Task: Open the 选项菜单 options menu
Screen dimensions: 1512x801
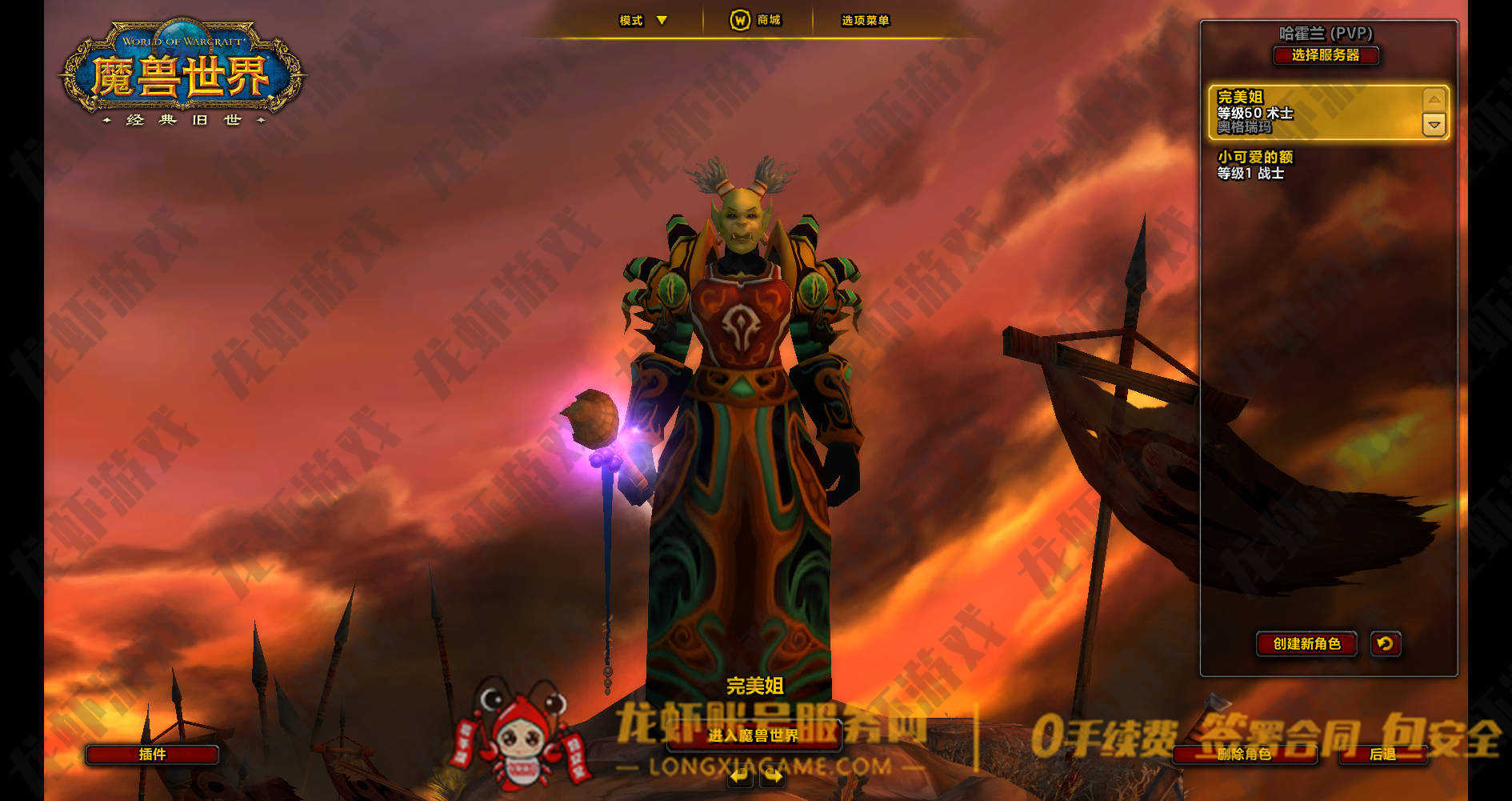Action: pyautogui.click(x=865, y=21)
